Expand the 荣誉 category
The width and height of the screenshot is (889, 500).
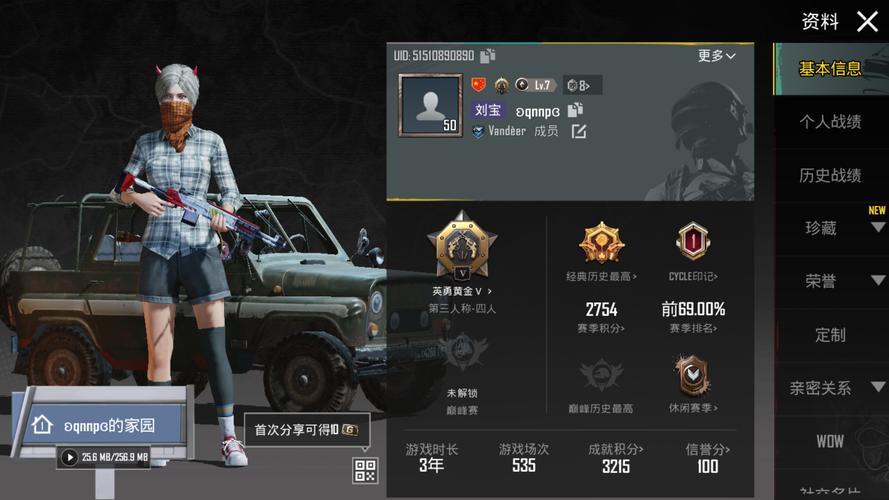point(832,281)
